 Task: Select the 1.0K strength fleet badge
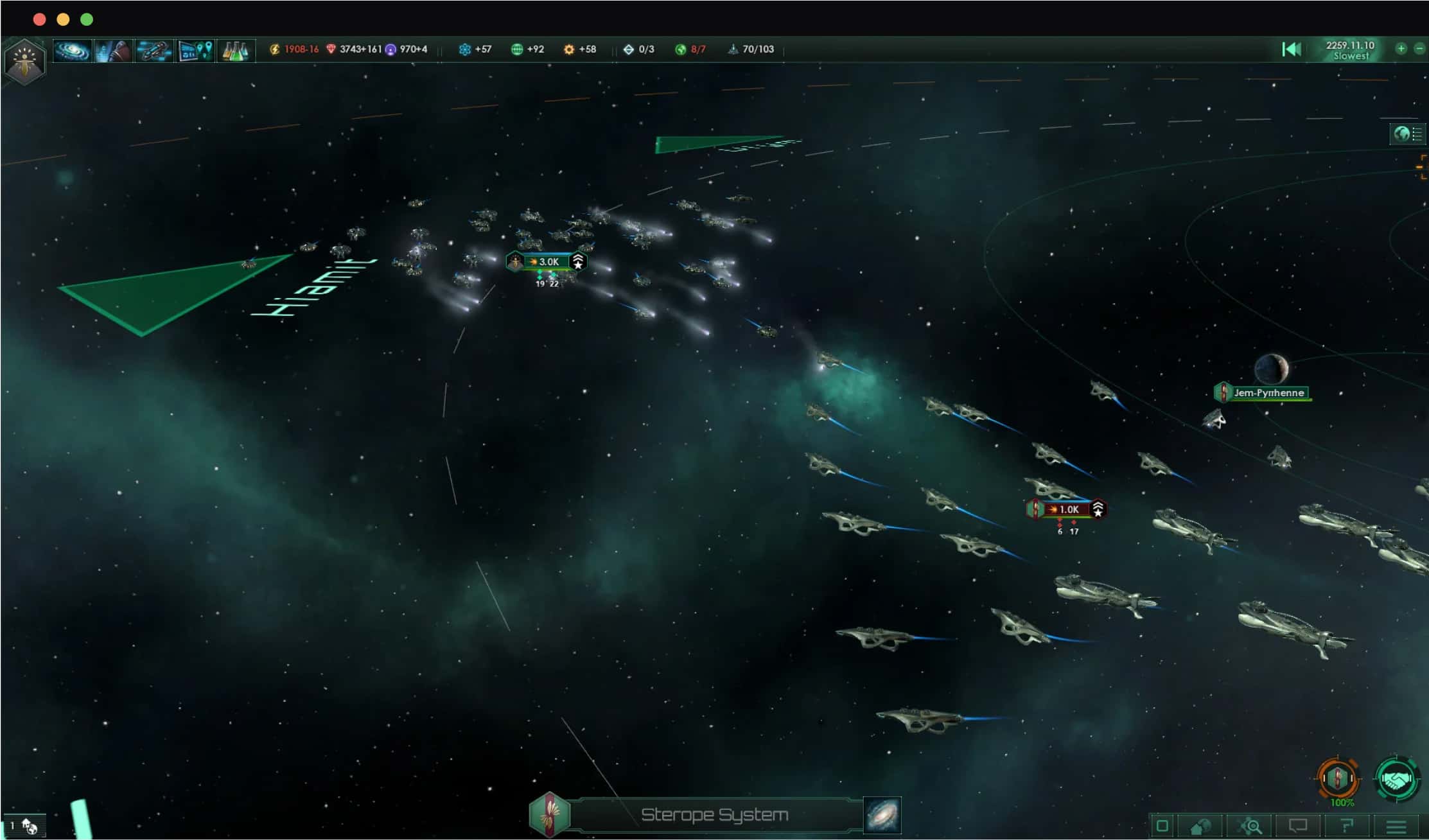[x=1067, y=509]
